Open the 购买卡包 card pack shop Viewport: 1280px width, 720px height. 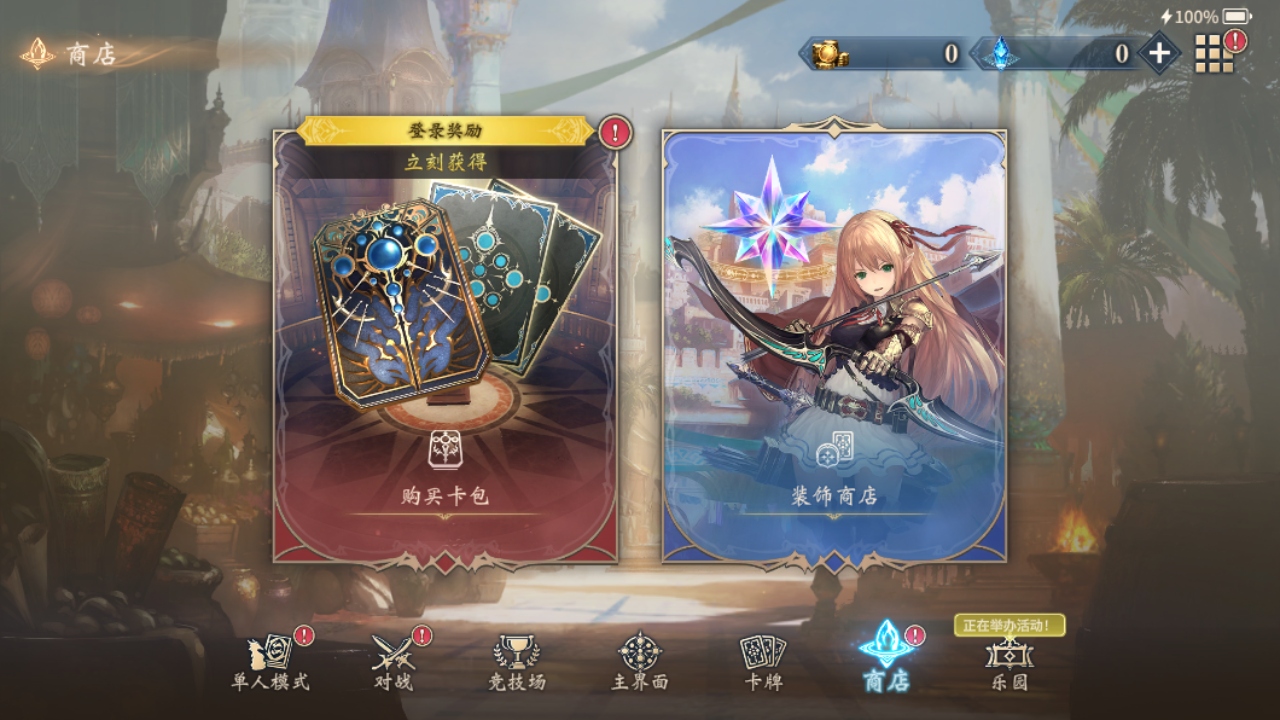pyautogui.click(x=445, y=345)
